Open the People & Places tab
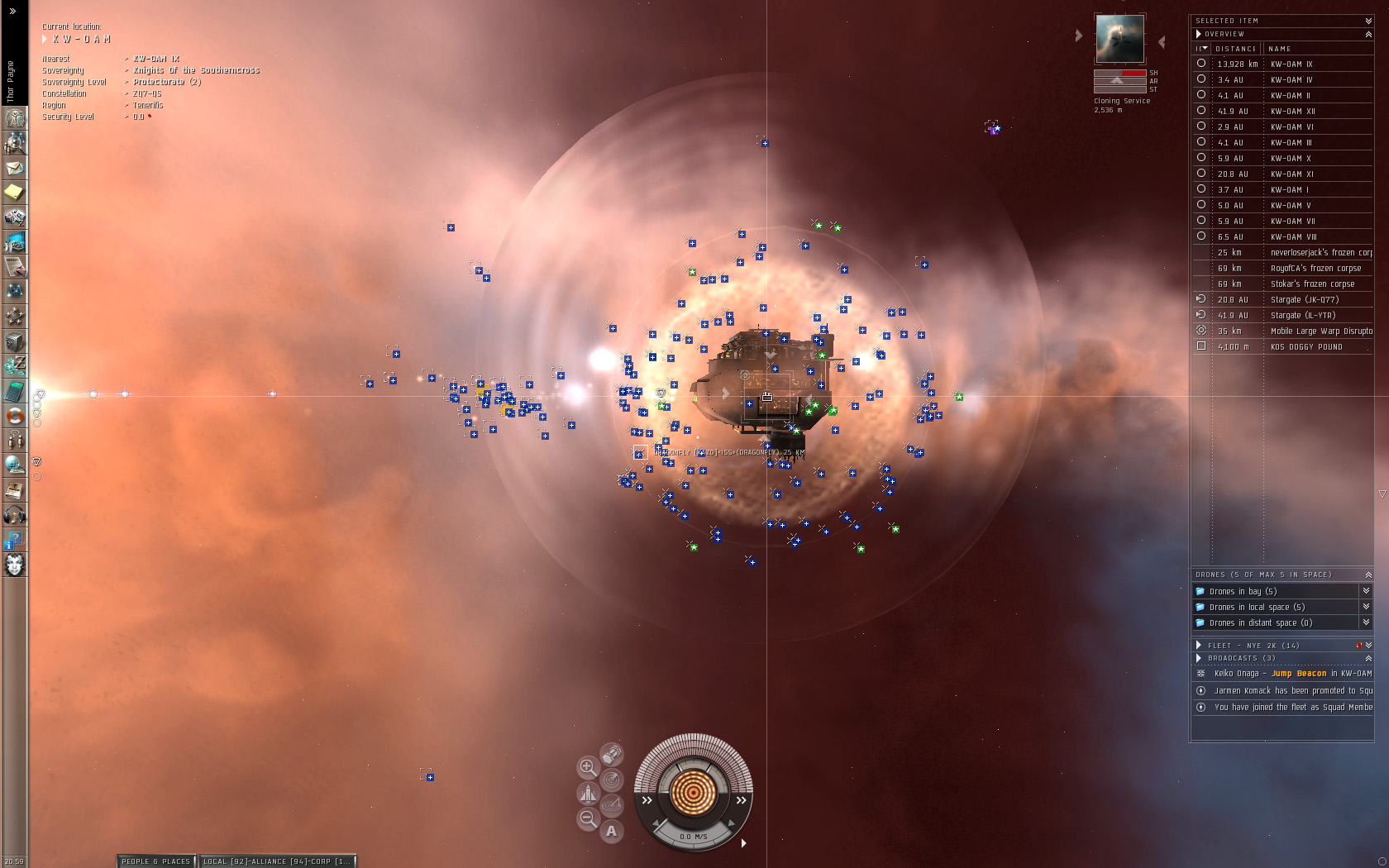Viewport: 1389px width, 868px height. (x=155, y=861)
